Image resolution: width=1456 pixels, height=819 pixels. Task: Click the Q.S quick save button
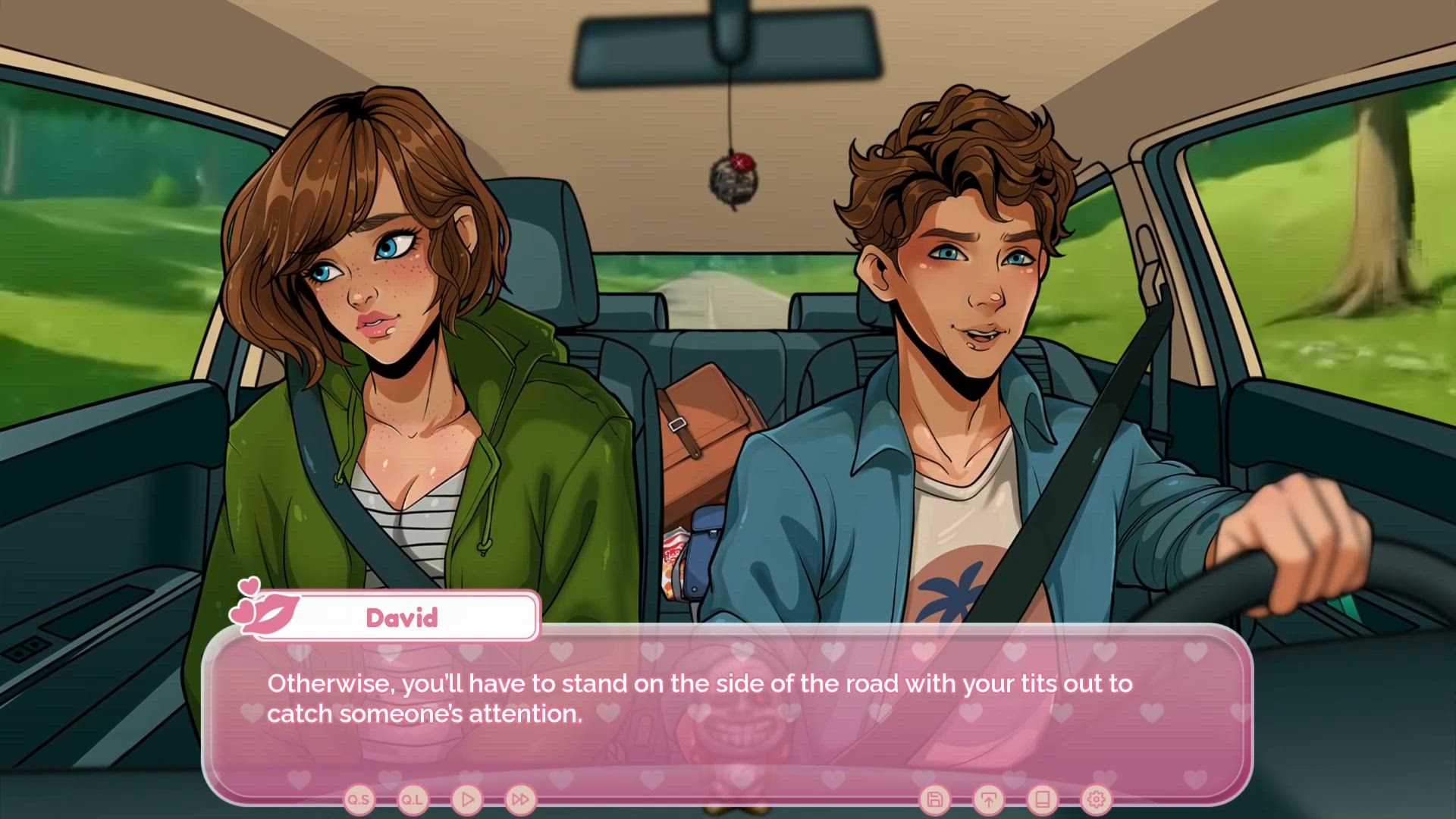[x=359, y=799]
